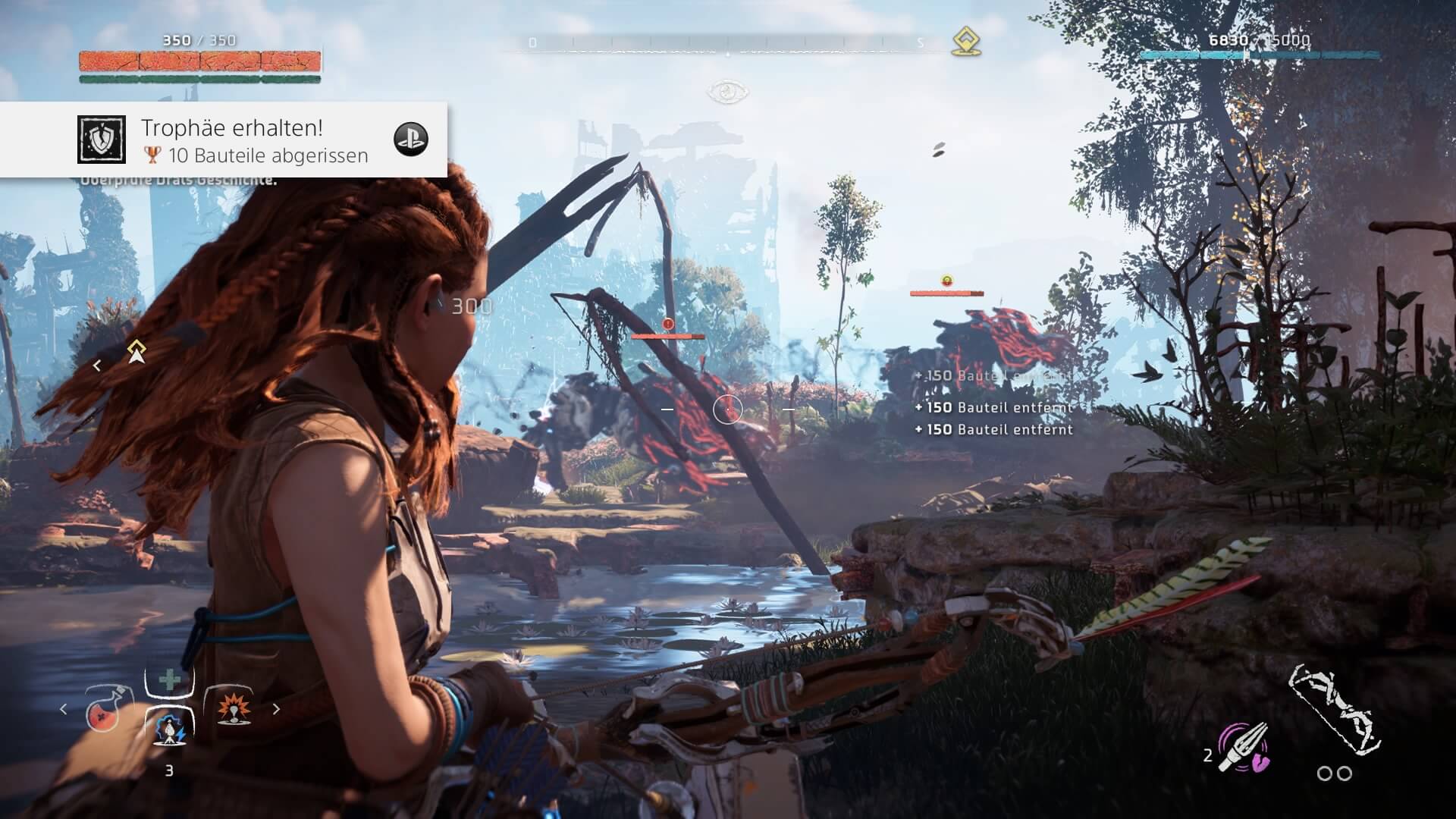Select the off-screen quest waypoint marker
1456x819 pixels.
click(x=136, y=352)
